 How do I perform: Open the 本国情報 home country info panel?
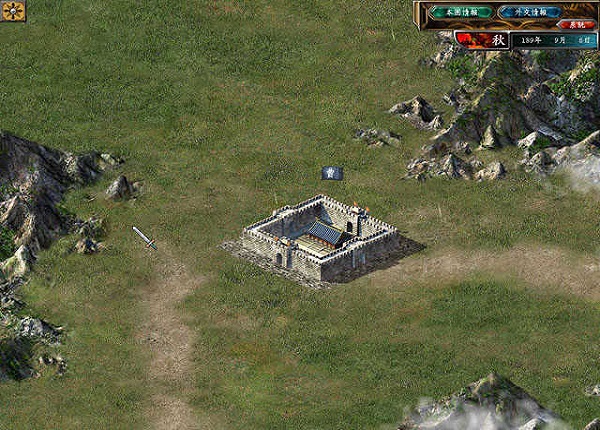(x=461, y=12)
